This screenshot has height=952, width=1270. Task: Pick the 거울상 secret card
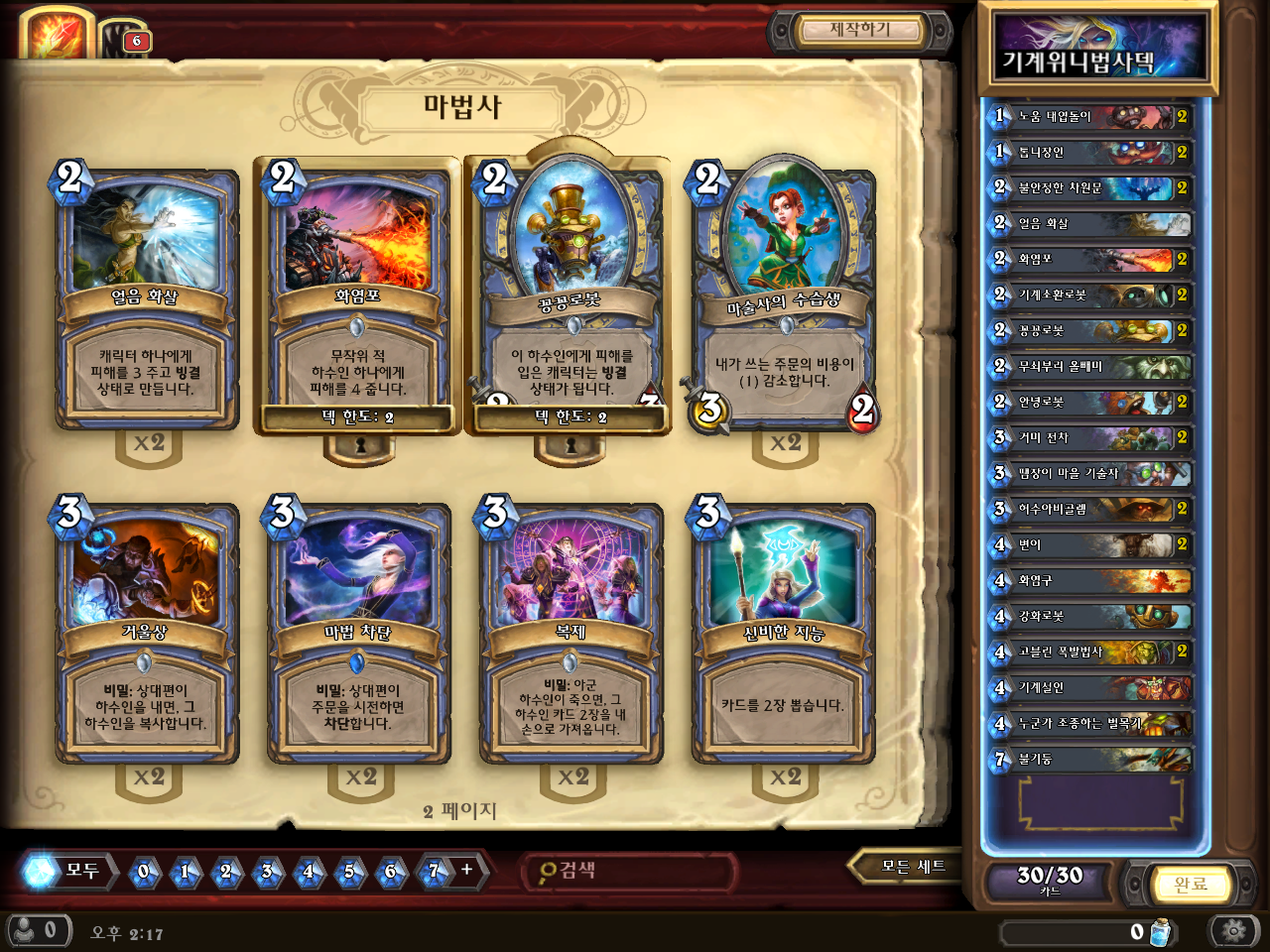[147, 633]
